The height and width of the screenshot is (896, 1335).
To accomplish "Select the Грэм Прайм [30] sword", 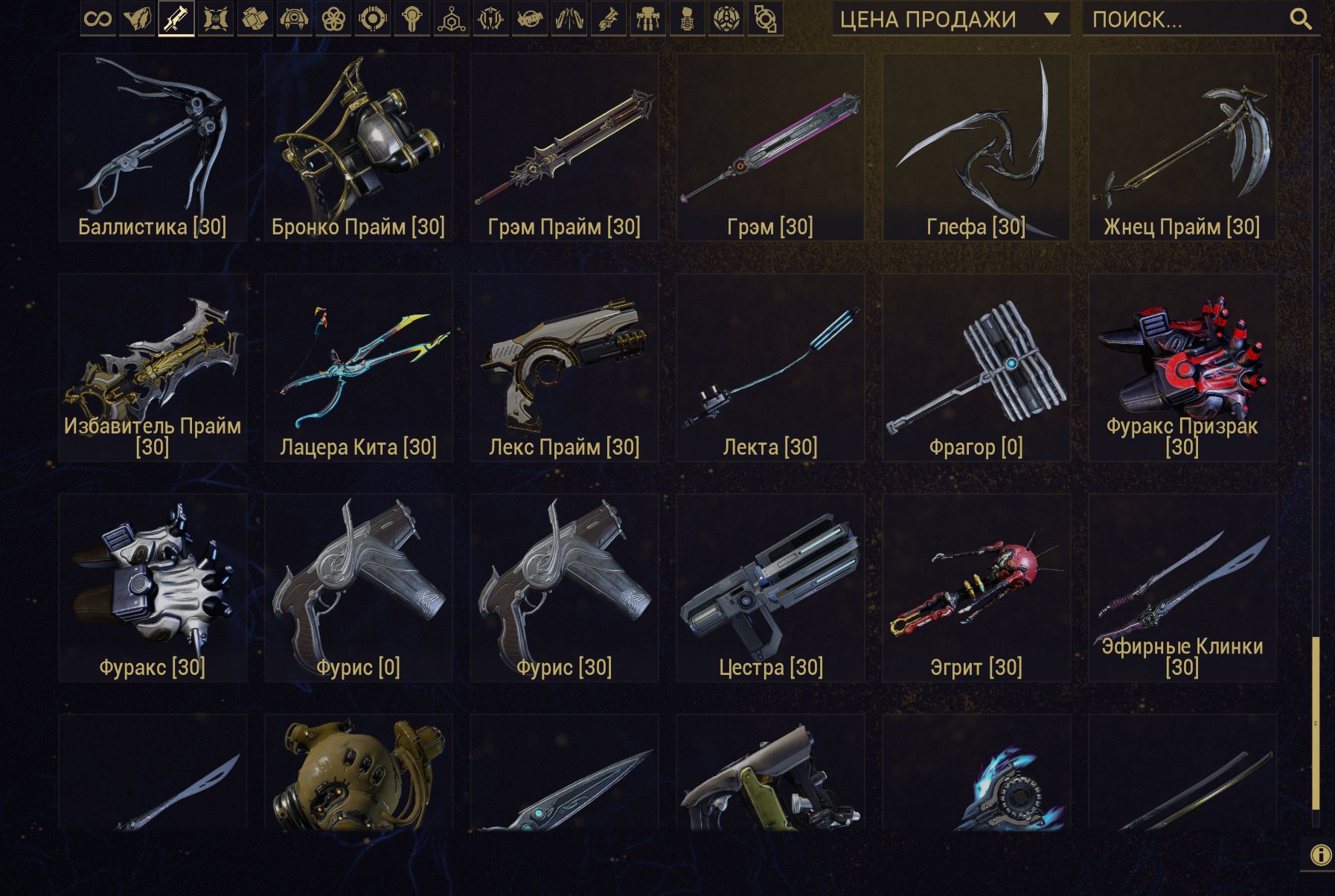I will (x=564, y=147).
